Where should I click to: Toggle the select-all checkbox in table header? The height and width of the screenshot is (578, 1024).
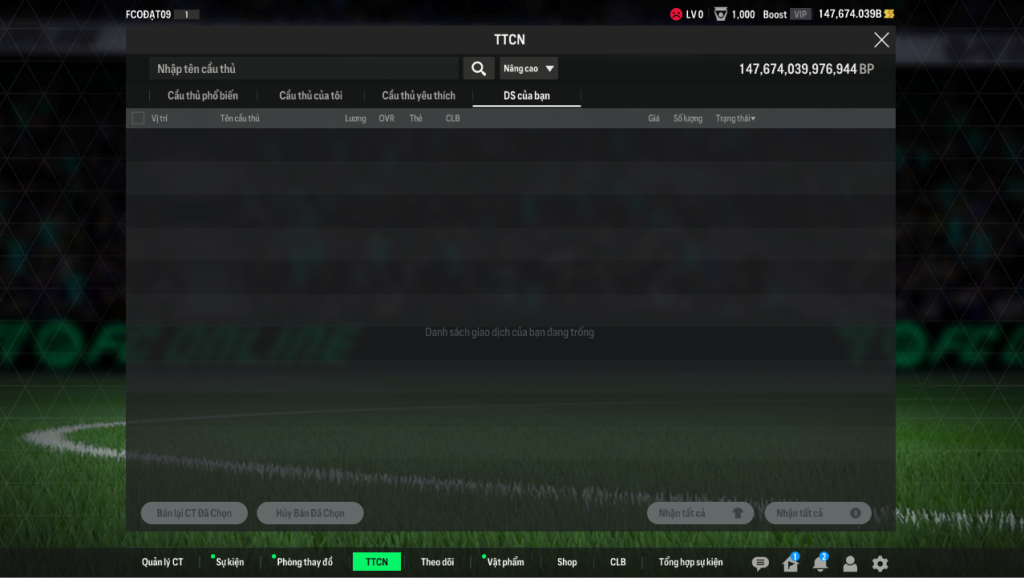tap(138, 119)
